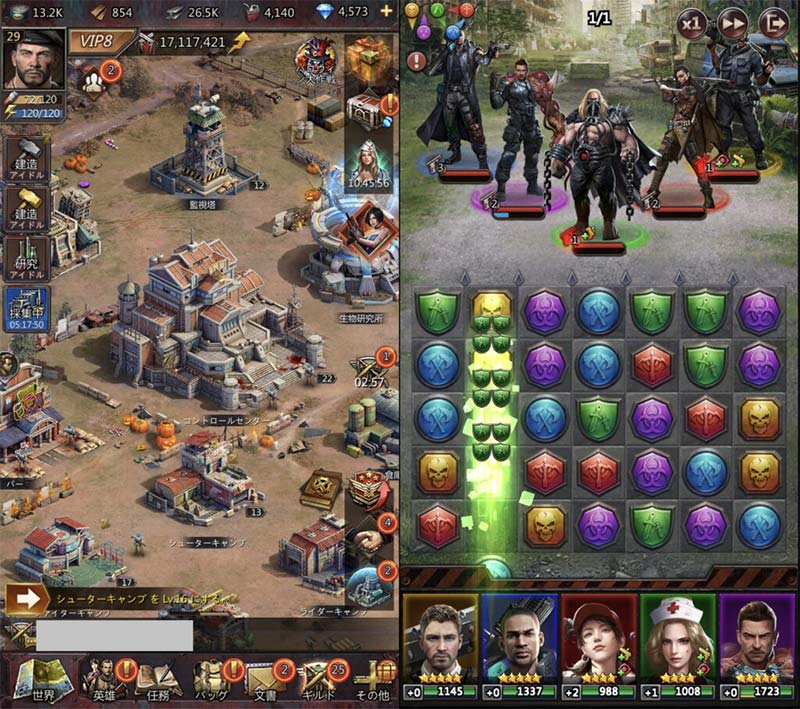Tap the commander portrait avatar
800x709 pixels.
coord(33,59)
